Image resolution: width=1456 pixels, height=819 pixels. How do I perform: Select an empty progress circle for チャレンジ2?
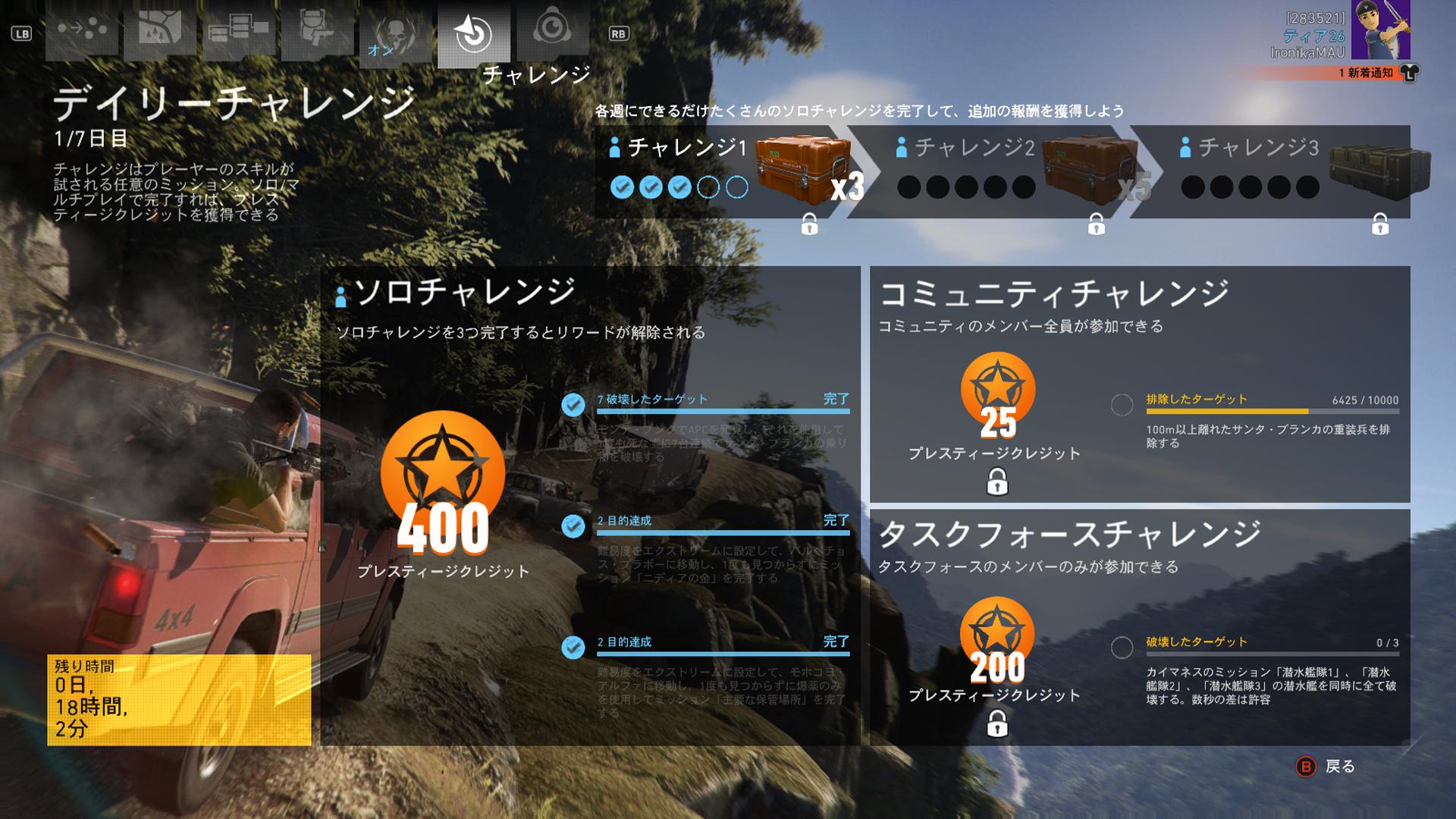tap(907, 184)
